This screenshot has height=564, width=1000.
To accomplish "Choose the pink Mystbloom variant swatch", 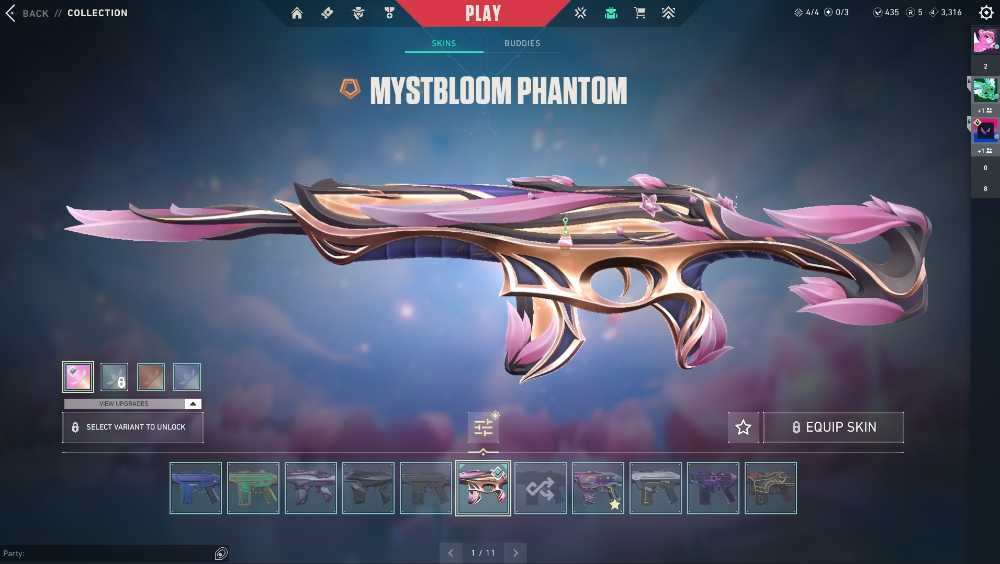I will click(x=78, y=377).
